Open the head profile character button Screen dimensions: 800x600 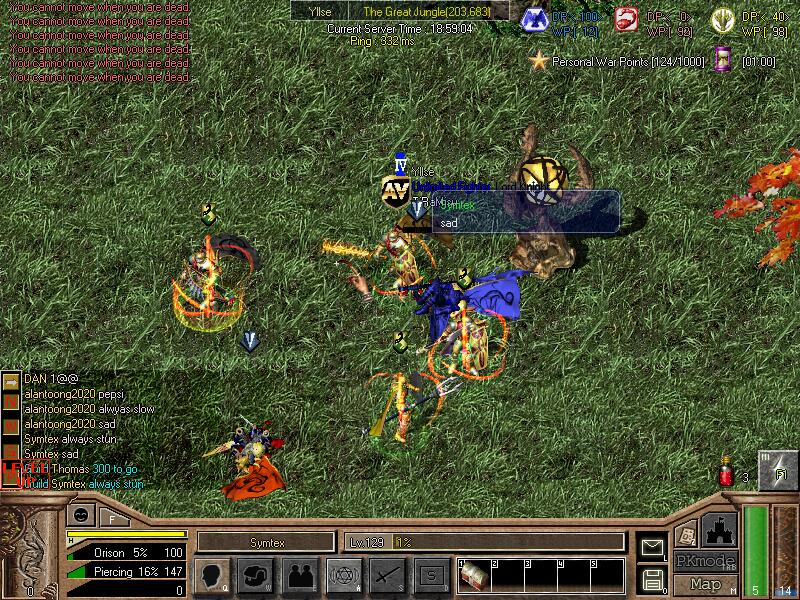pos(211,577)
